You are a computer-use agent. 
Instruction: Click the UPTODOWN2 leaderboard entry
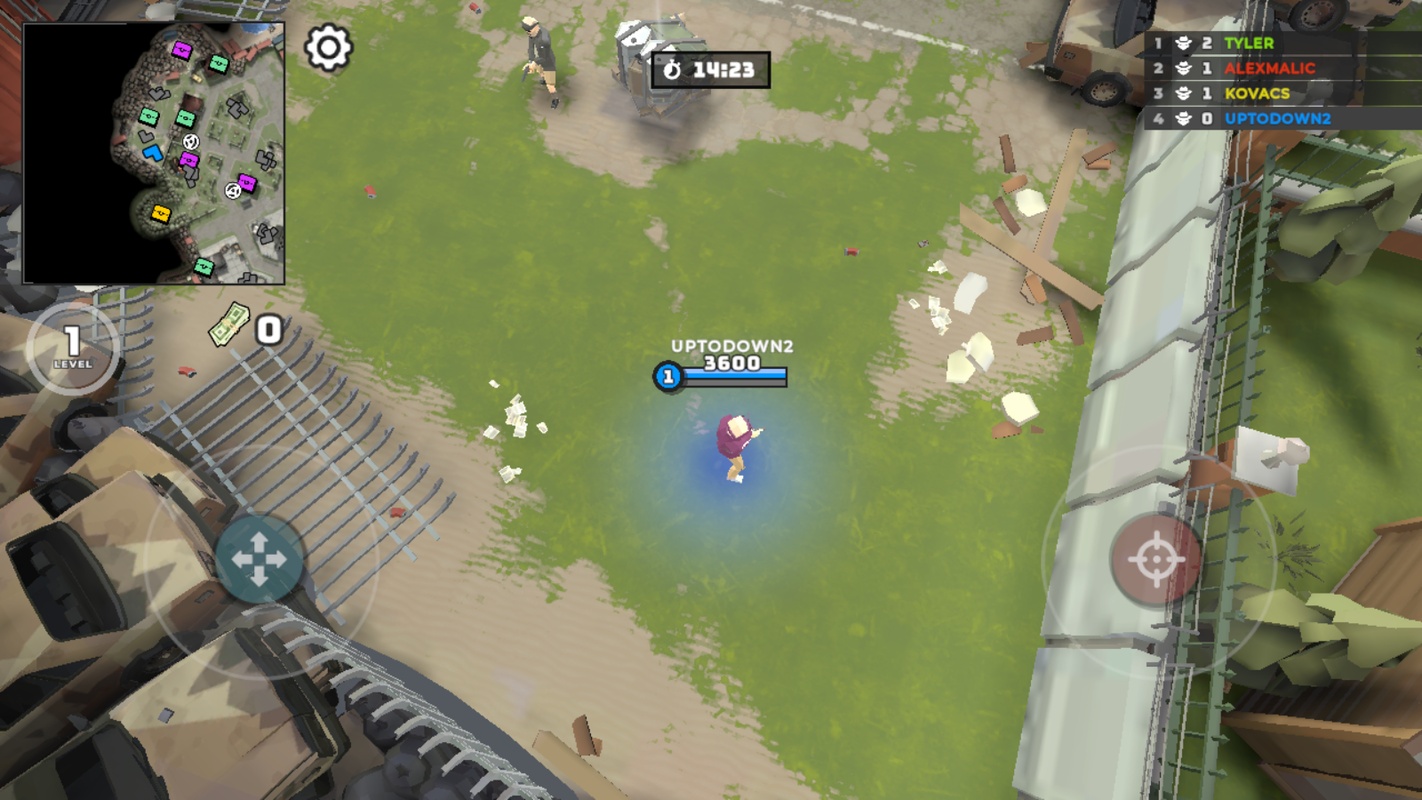(x=1282, y=118)
